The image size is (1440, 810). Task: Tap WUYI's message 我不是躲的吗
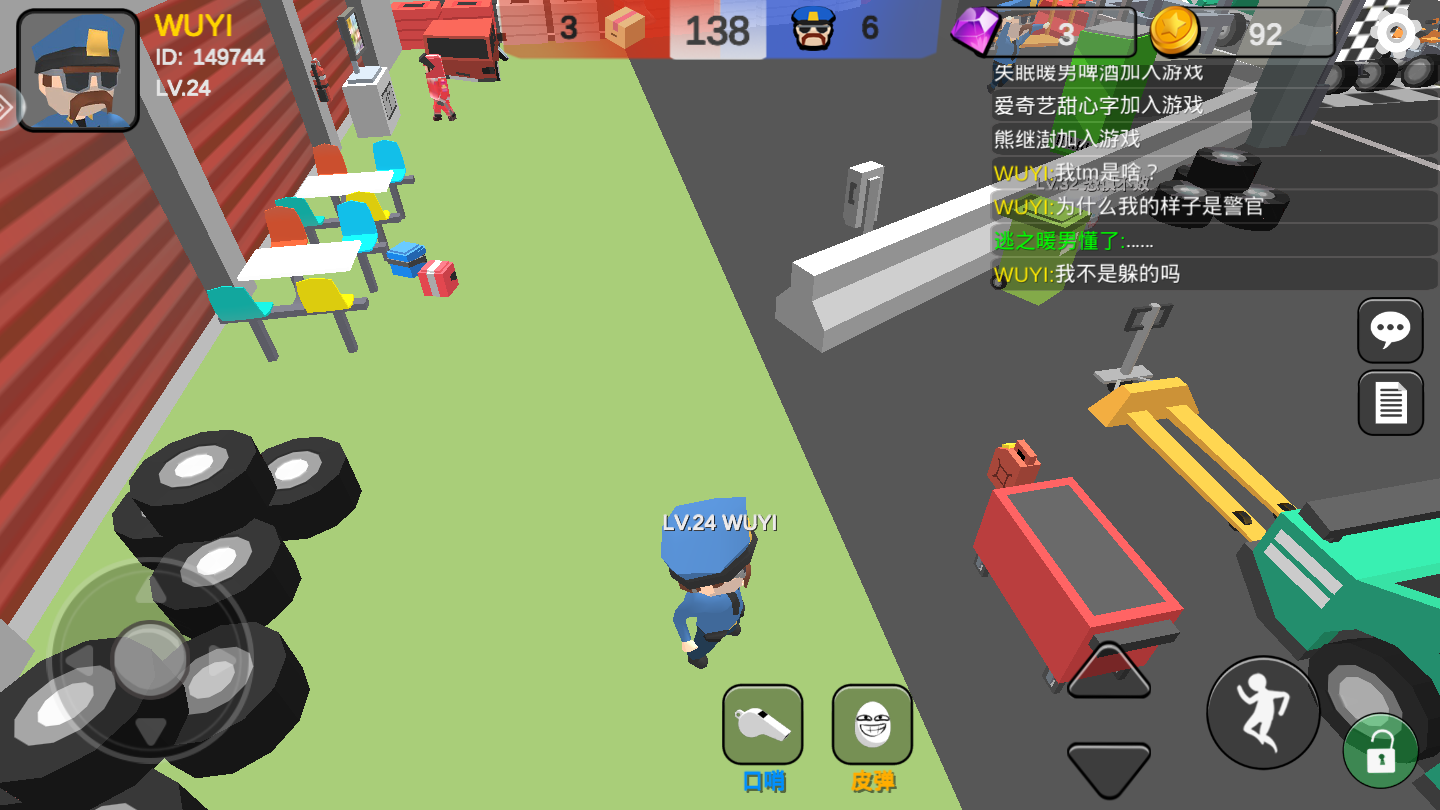click(x=1085, y=273)
